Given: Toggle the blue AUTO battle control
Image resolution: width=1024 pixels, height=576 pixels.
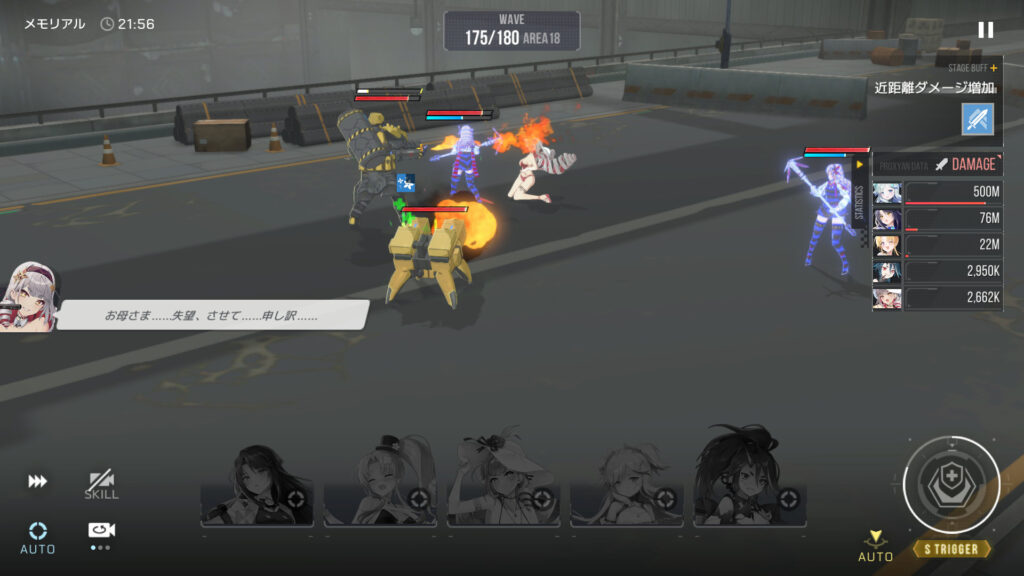Looking at the screenshot, I should [x=38, y=536].
